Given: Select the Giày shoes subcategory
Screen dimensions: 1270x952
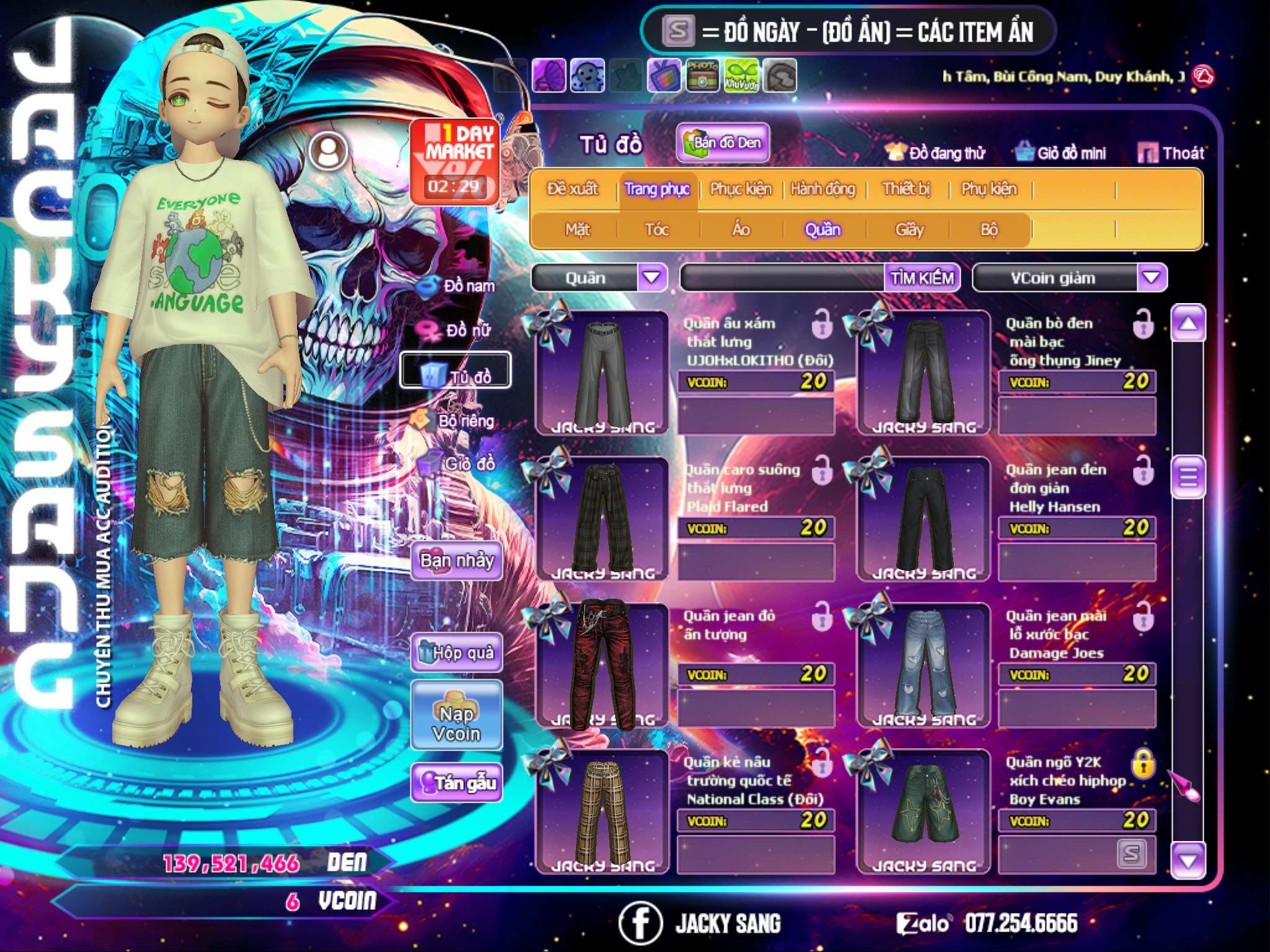Looking at the screenshot, I should coord(909,229).
